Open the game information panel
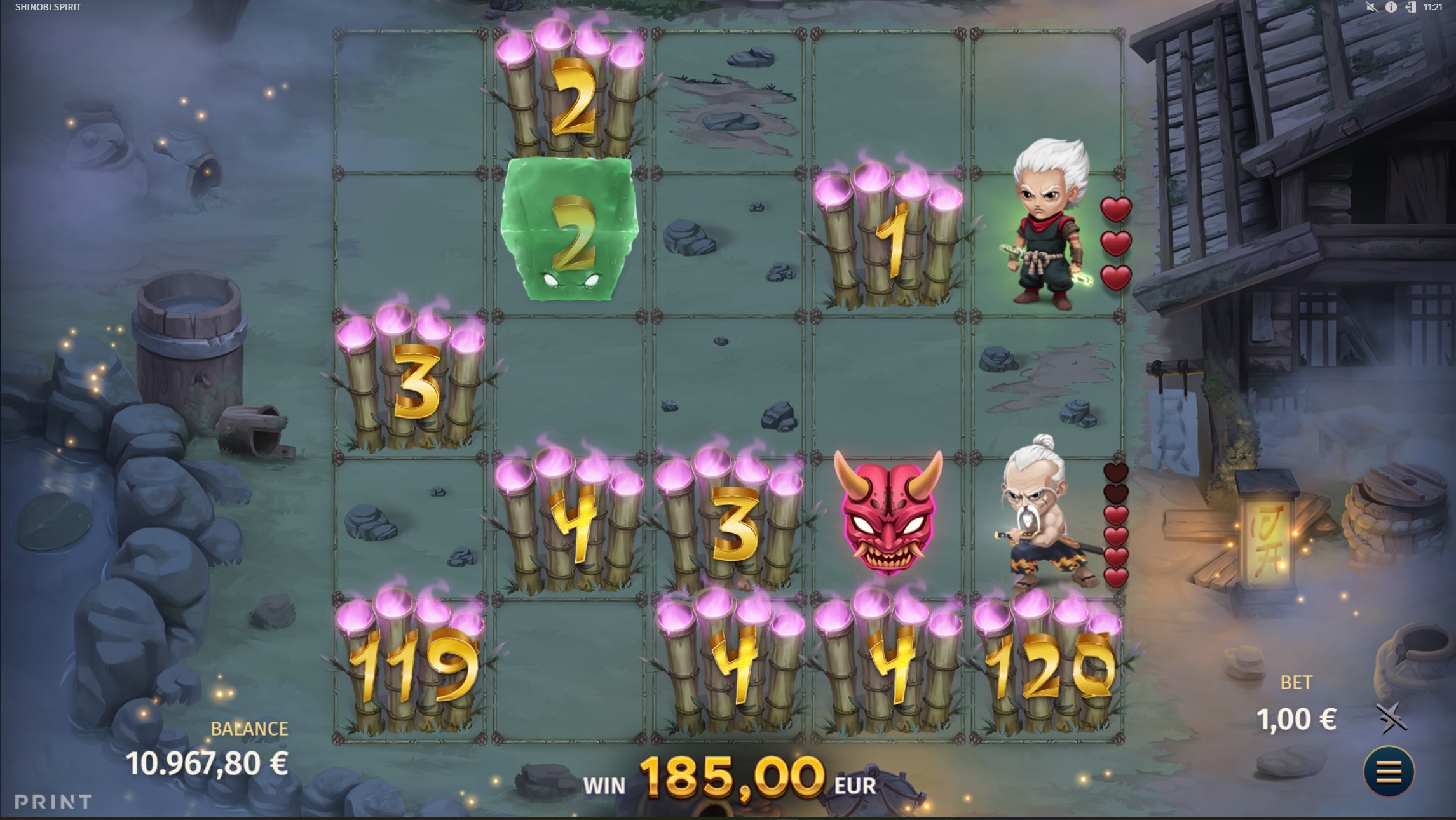 1391,8
